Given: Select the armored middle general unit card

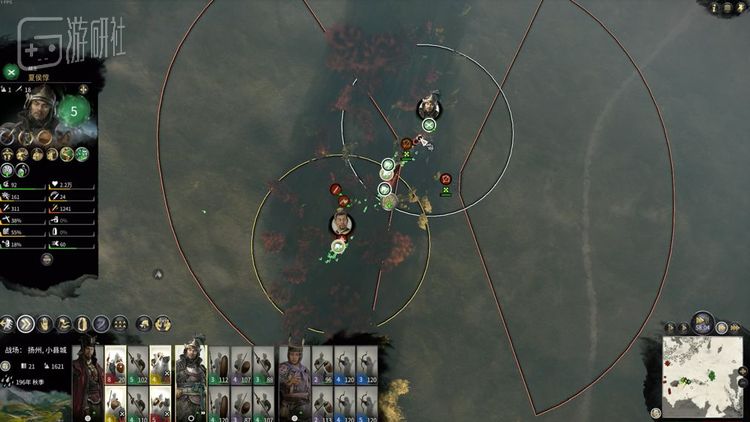Looking at the screenshot, I should (x=190, y=368).
